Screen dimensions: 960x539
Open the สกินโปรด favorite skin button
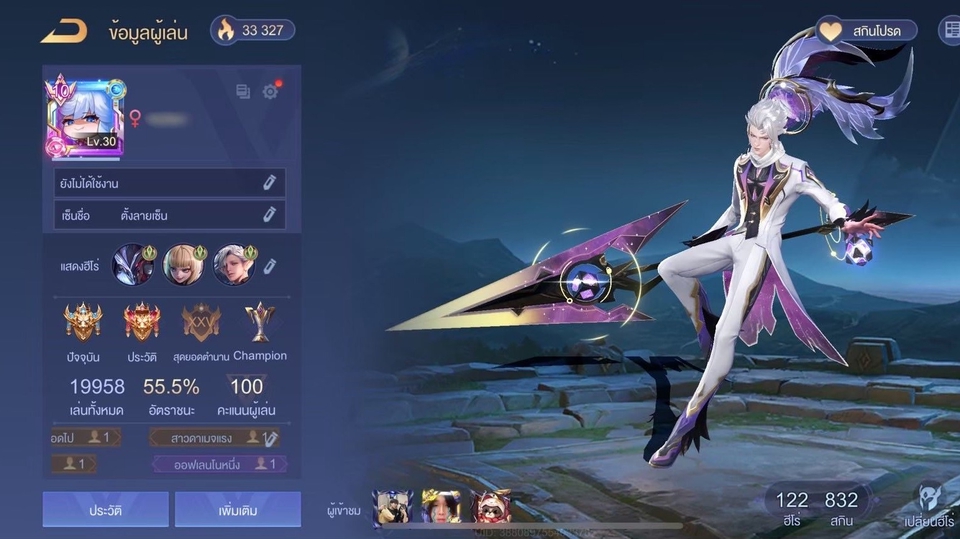[867, 30]
